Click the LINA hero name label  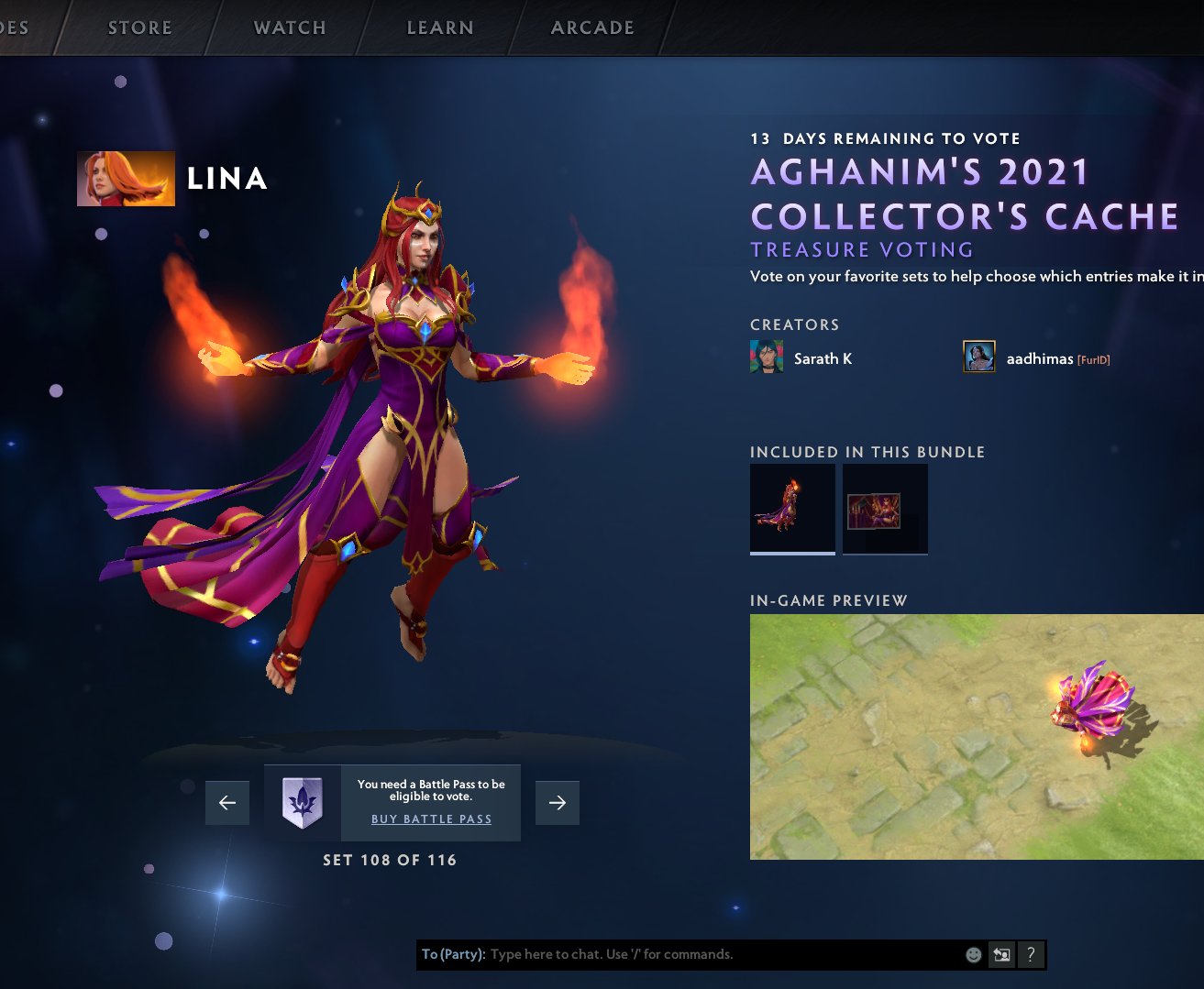(x=226, y=180)
